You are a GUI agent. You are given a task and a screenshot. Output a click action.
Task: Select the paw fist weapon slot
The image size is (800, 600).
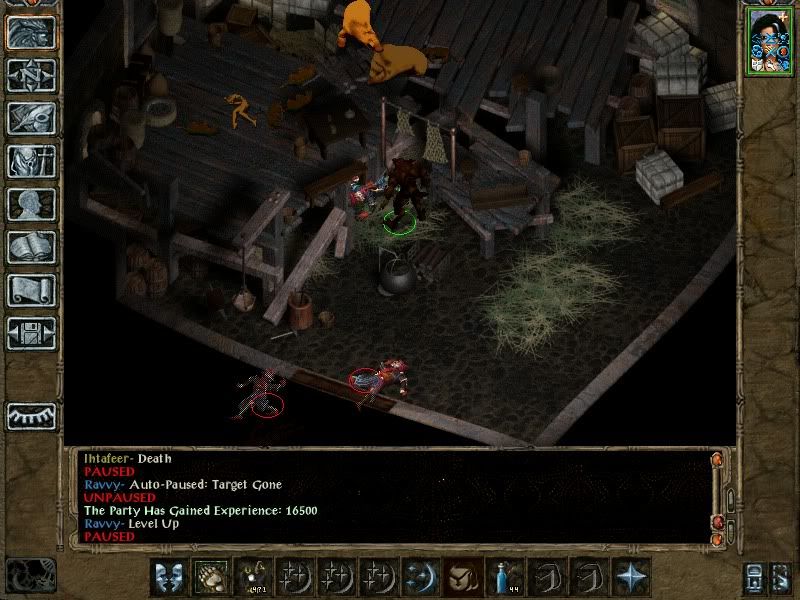[x=210, y=579]
